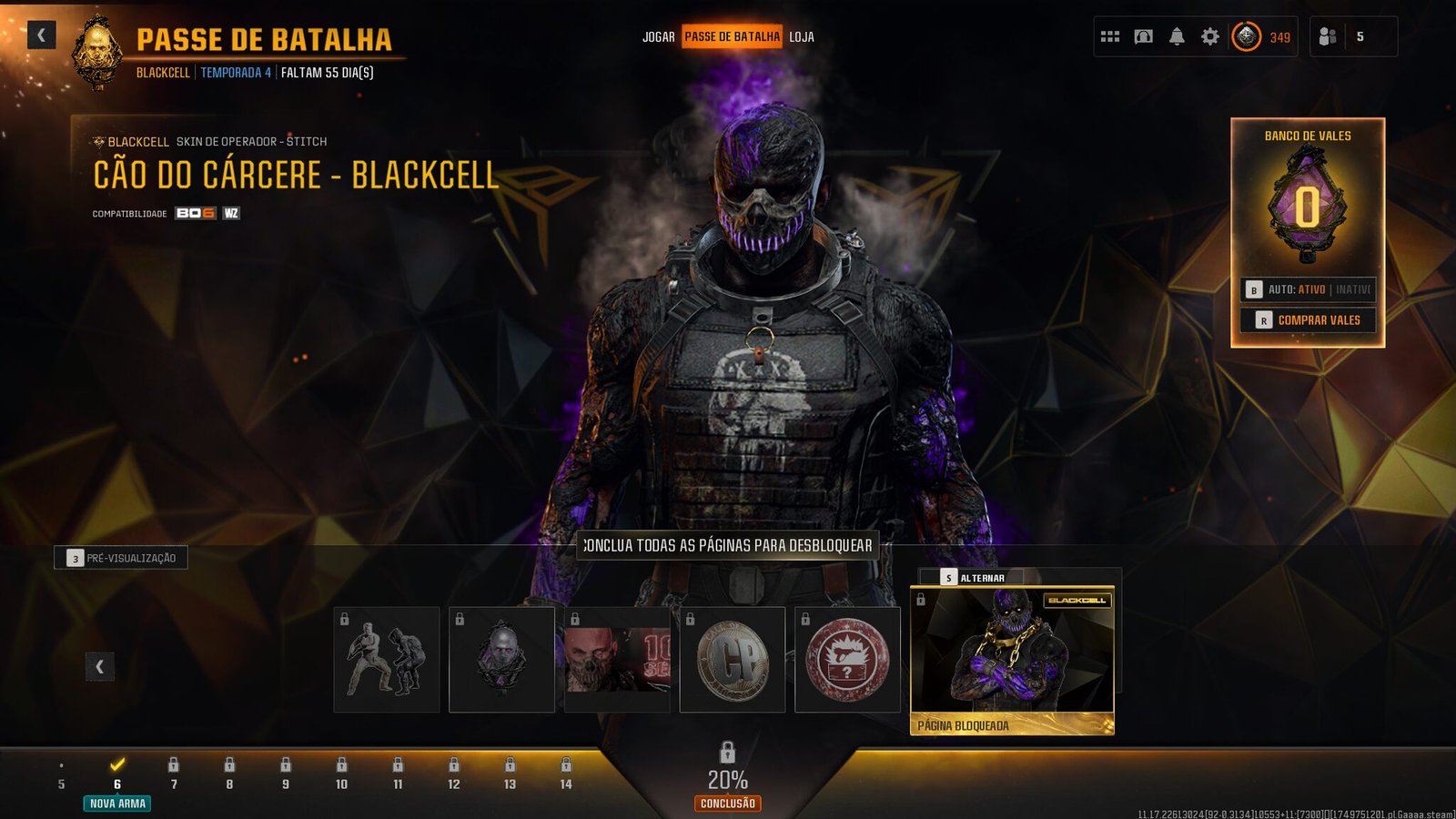This screenshot has height=819, width=1456.
Task: Select the masked face reward tile
Action: (617, 660)
